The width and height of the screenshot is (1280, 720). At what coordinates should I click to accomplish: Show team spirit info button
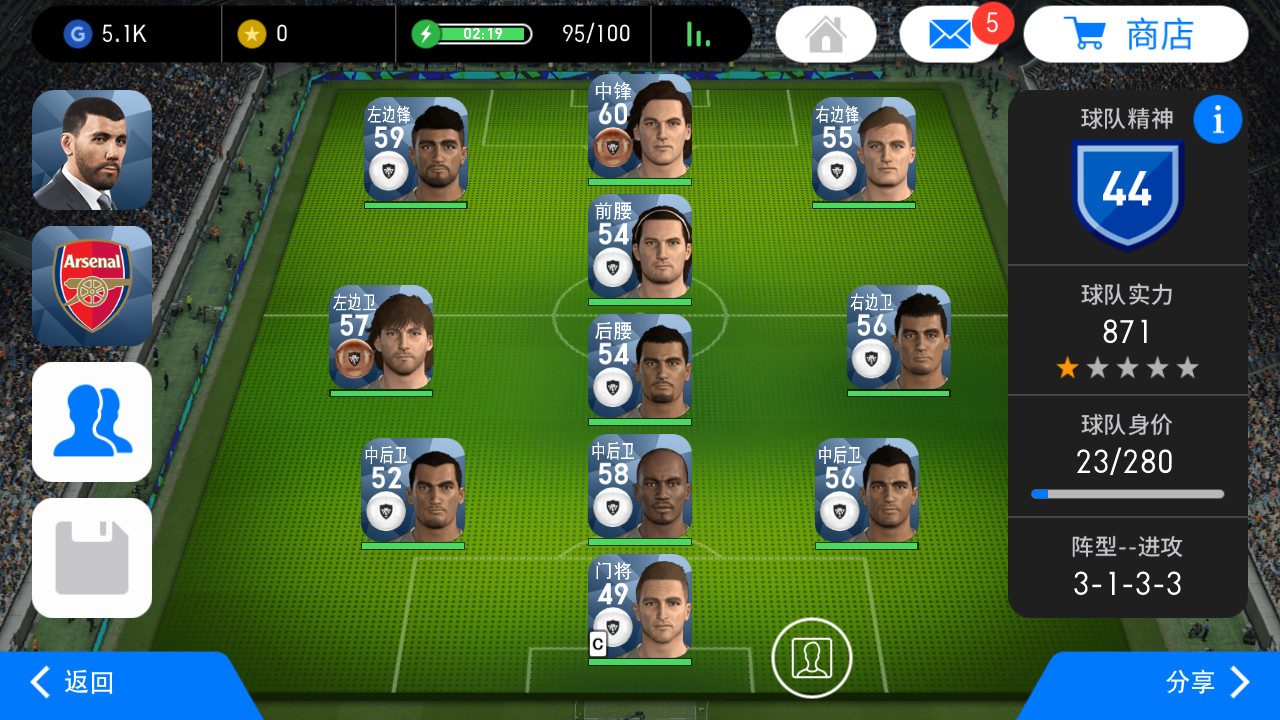tap(1217, 120)
